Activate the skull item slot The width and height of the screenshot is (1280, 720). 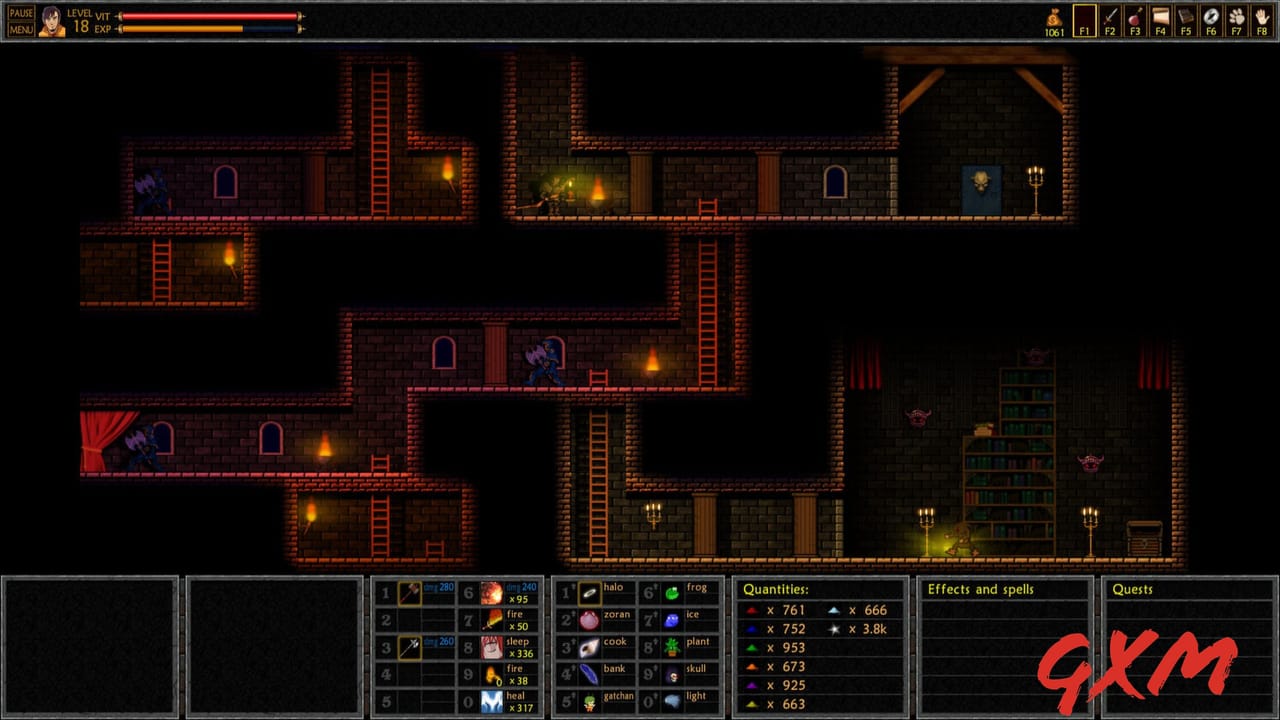[x=672, y=675]
